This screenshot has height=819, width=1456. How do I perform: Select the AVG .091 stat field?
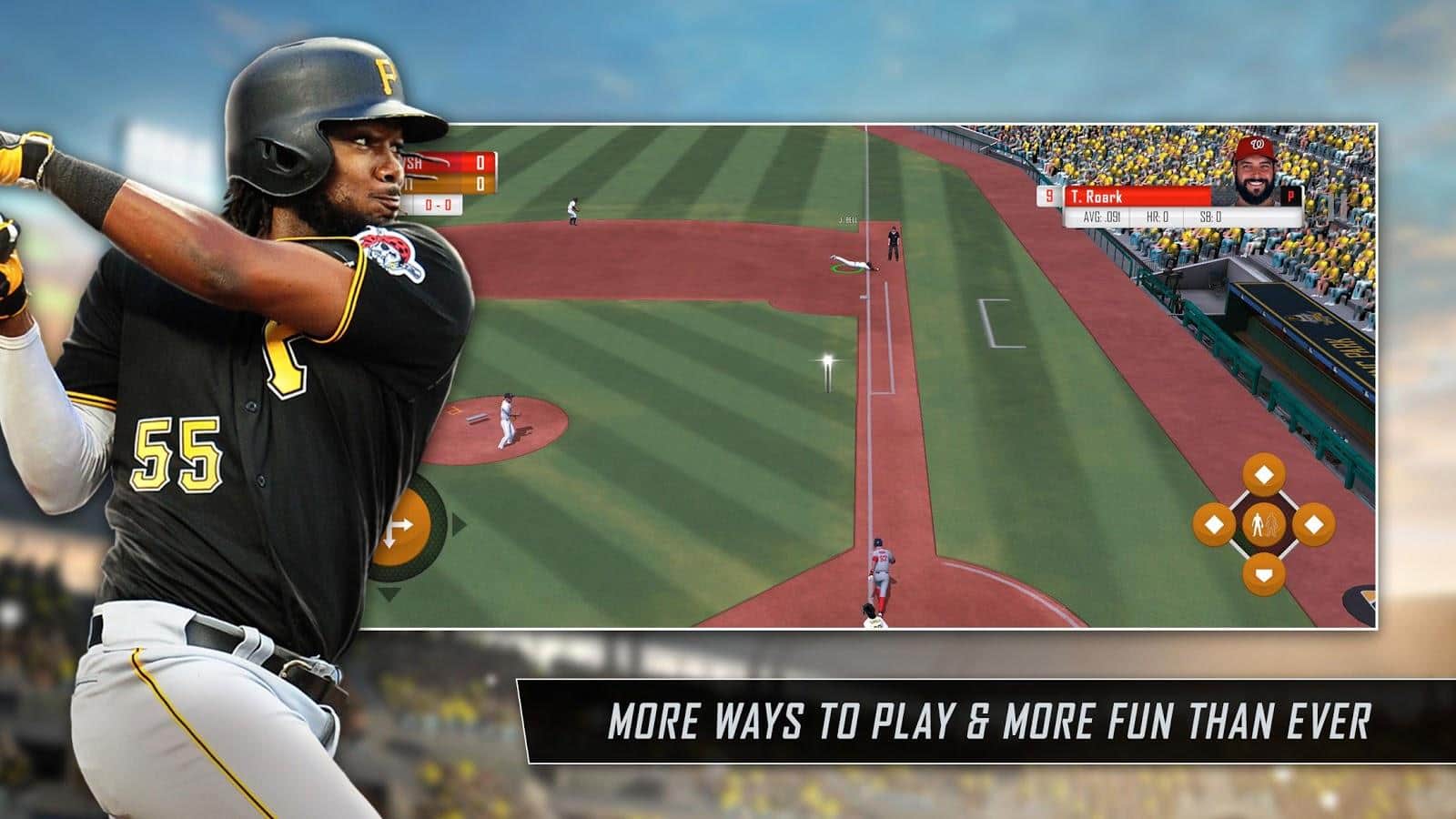pos(1101,217)
